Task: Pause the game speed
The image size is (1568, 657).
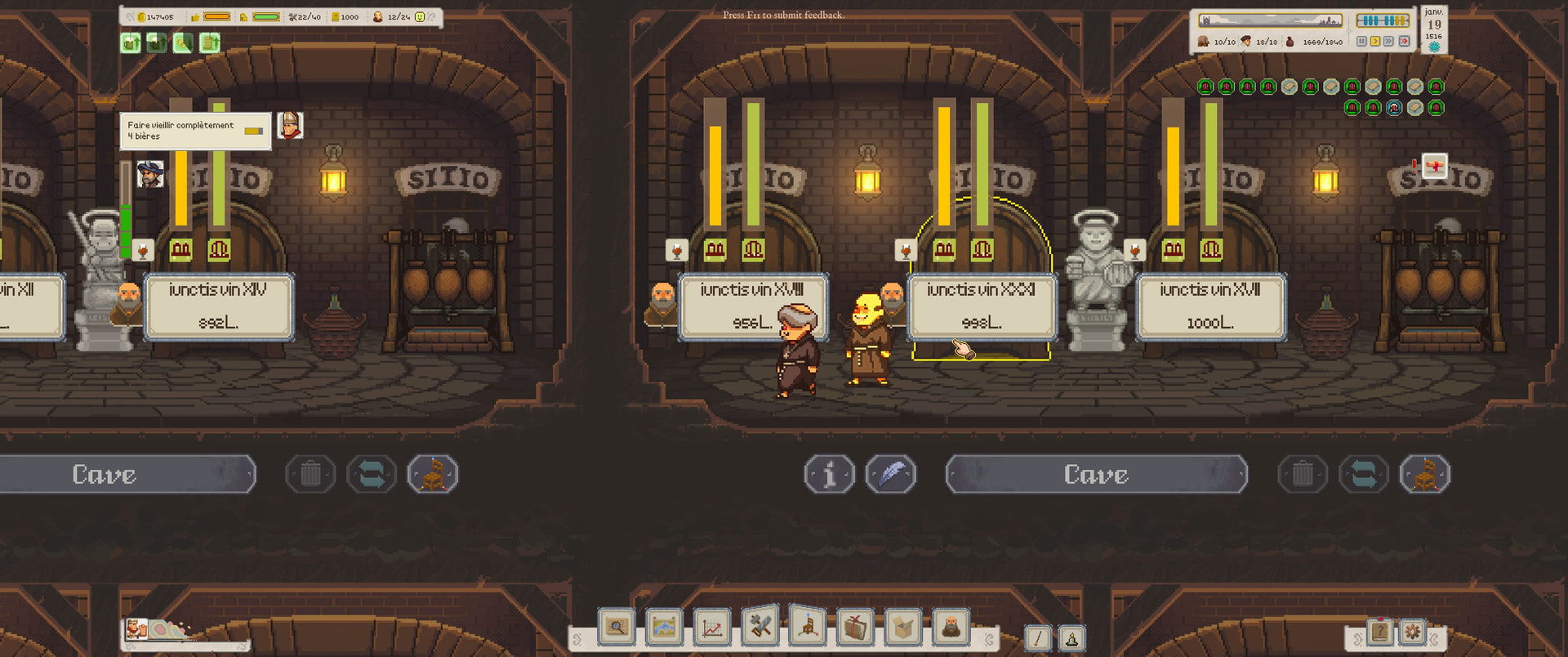Action: tap(1361, 41)
